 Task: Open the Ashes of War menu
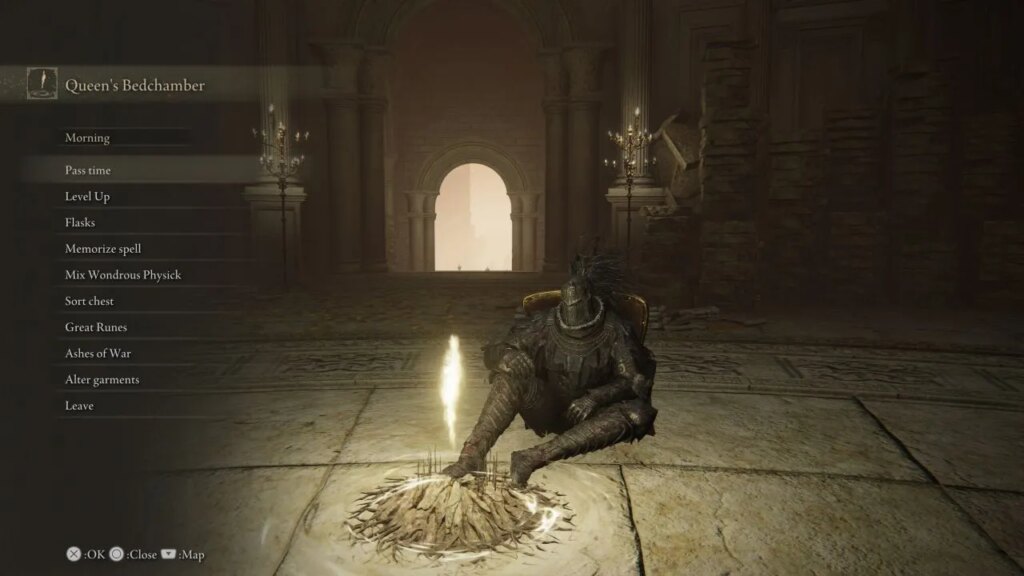coord(98,353)
